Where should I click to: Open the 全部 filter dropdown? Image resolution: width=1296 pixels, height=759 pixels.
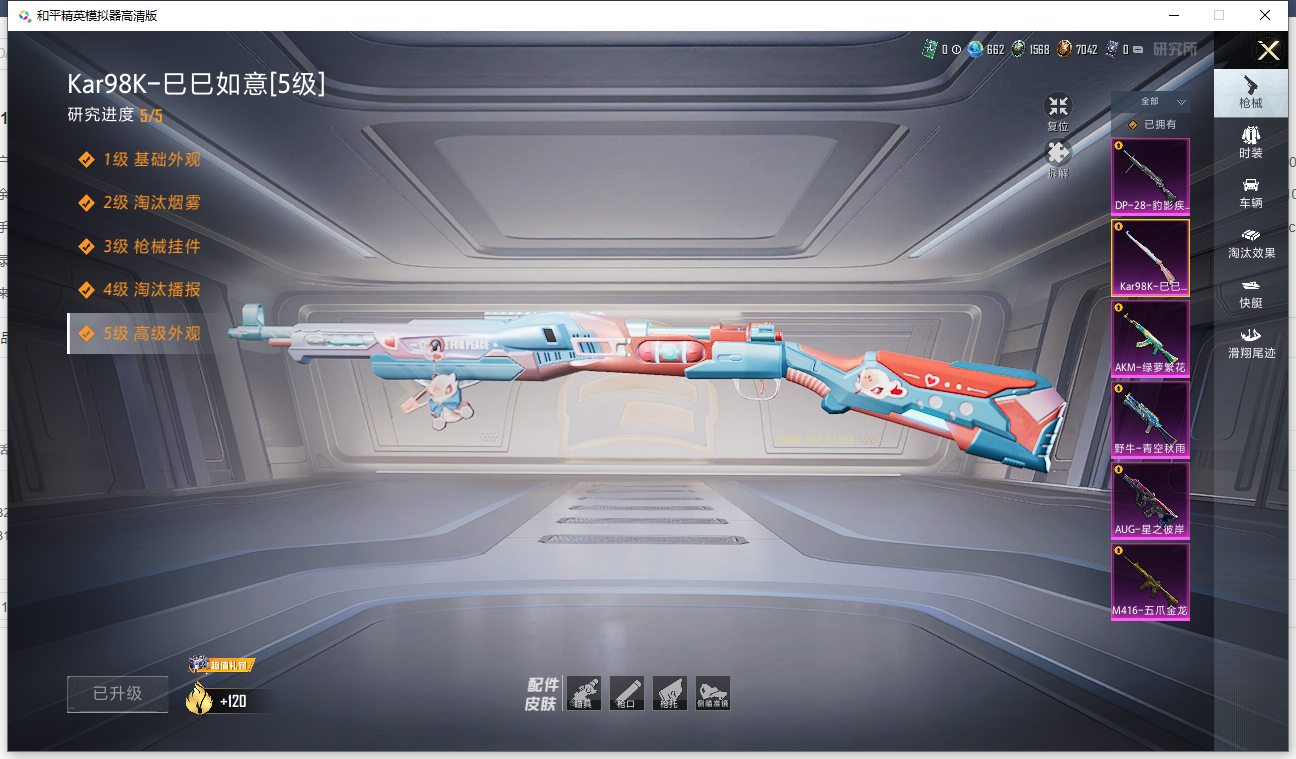[x=1159, y=102]
